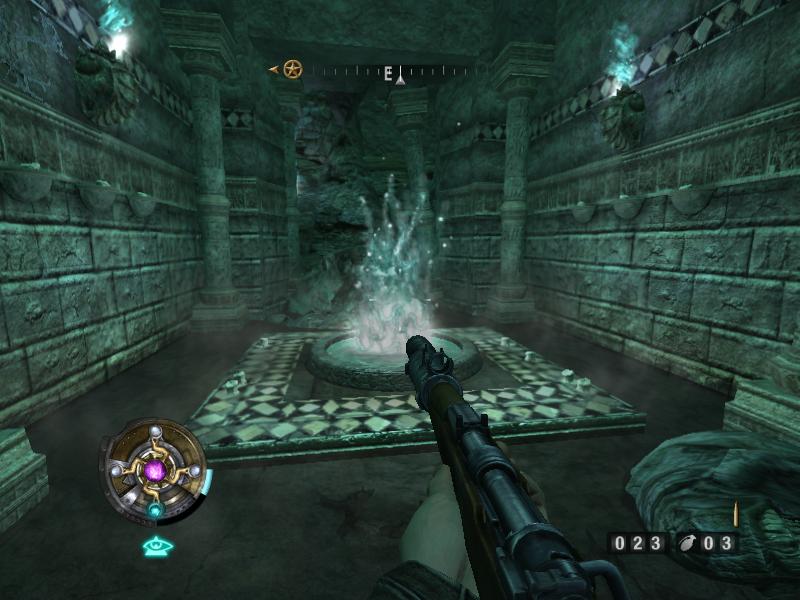This screenshot has width=800, height=600.
Task: Click the star objective marker on compass
Action: click(292, 69)
